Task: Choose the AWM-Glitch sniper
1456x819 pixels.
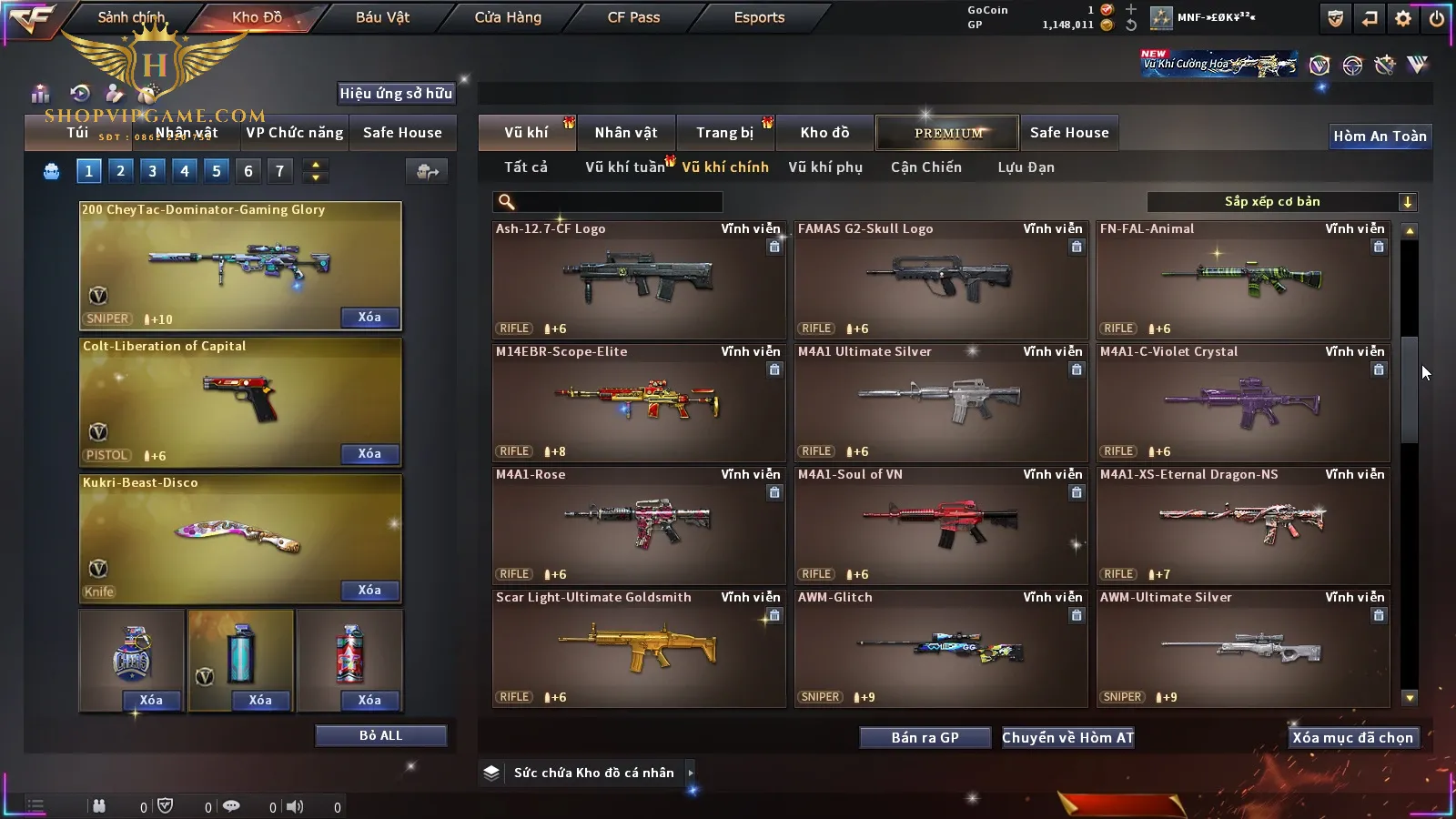Action: click(940, 648)
